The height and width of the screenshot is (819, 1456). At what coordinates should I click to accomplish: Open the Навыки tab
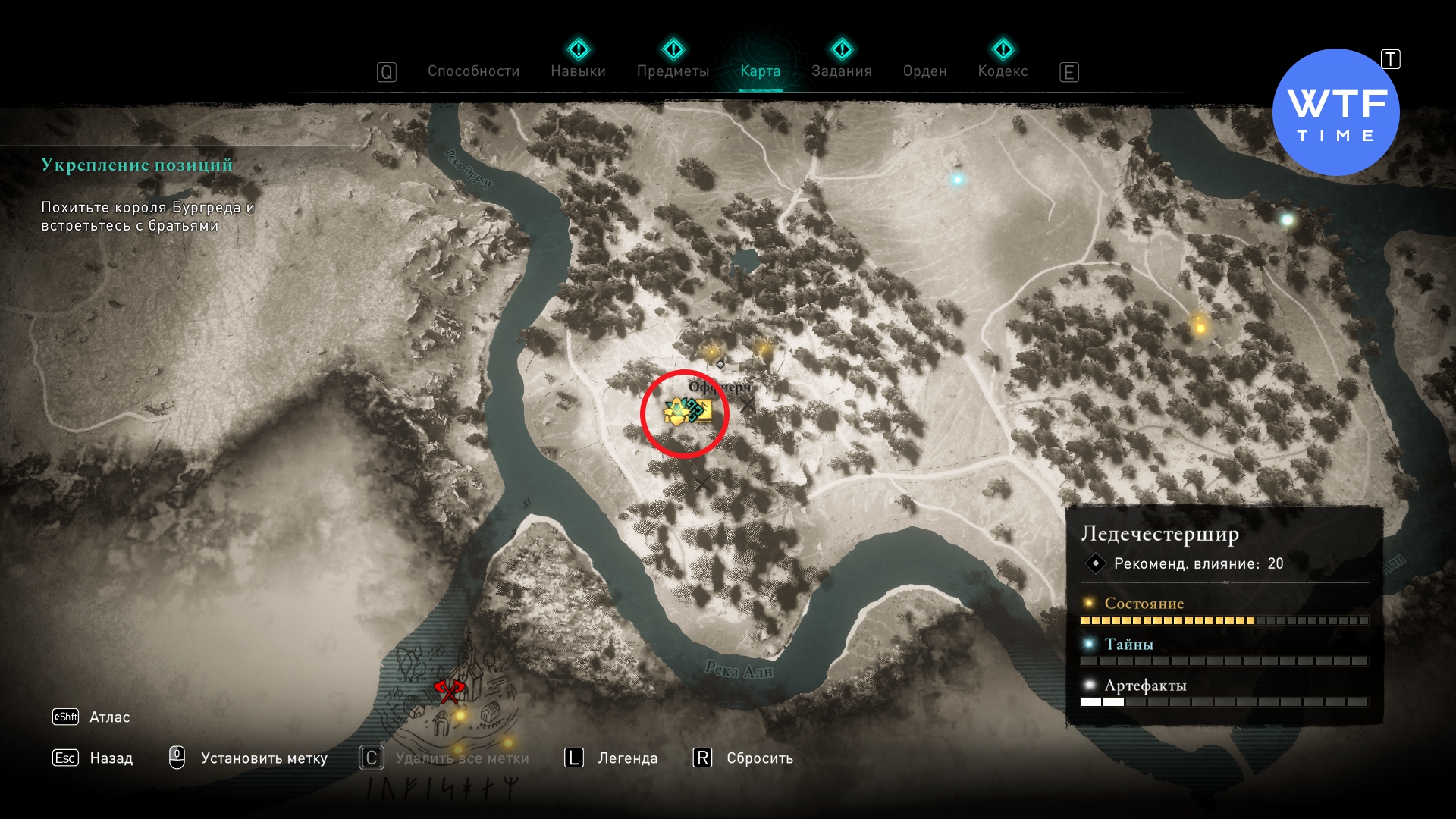pyautogui.click(x=578, y=71)
